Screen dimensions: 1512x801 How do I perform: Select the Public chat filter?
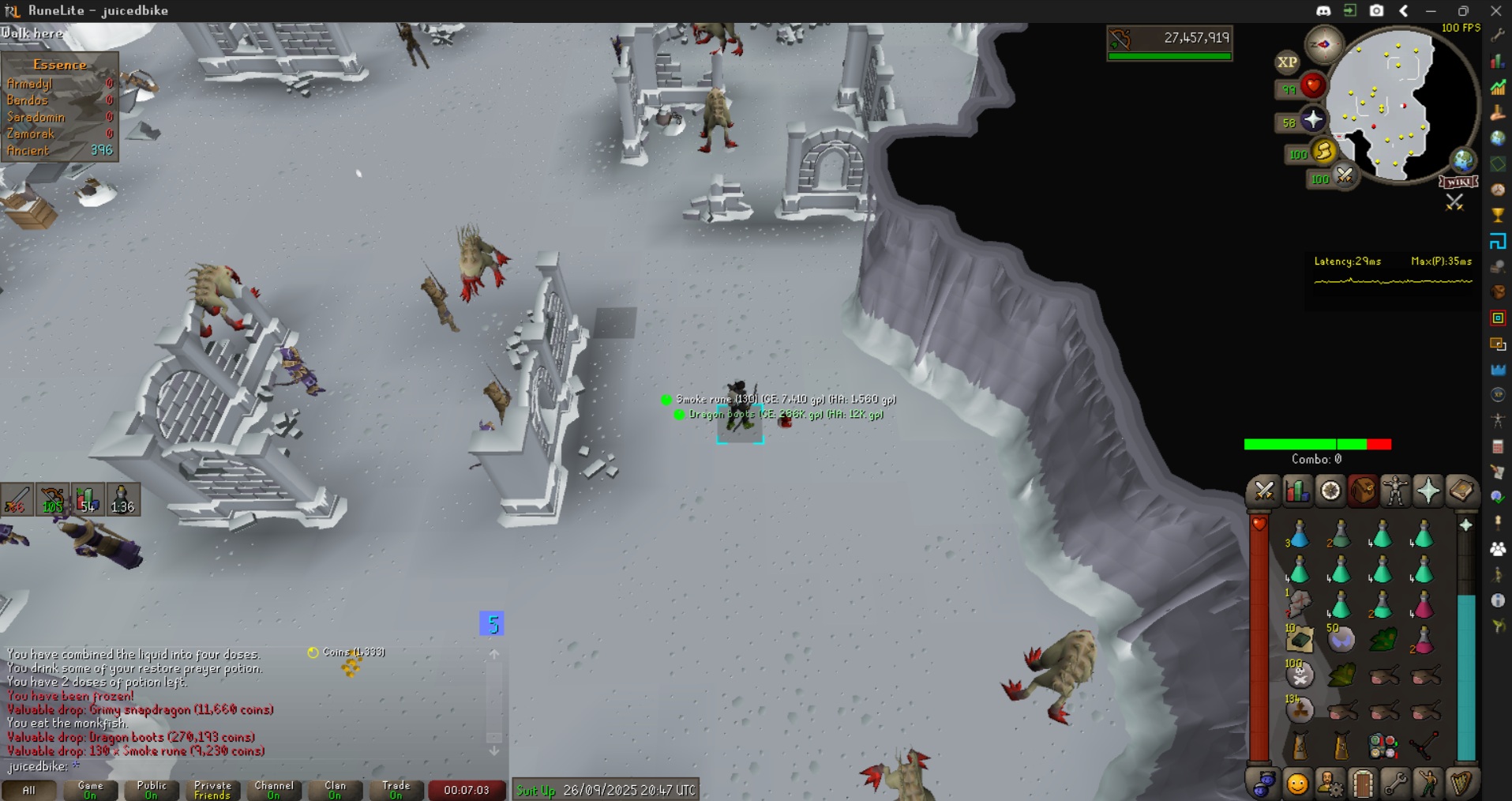click(x=151, y=789)
